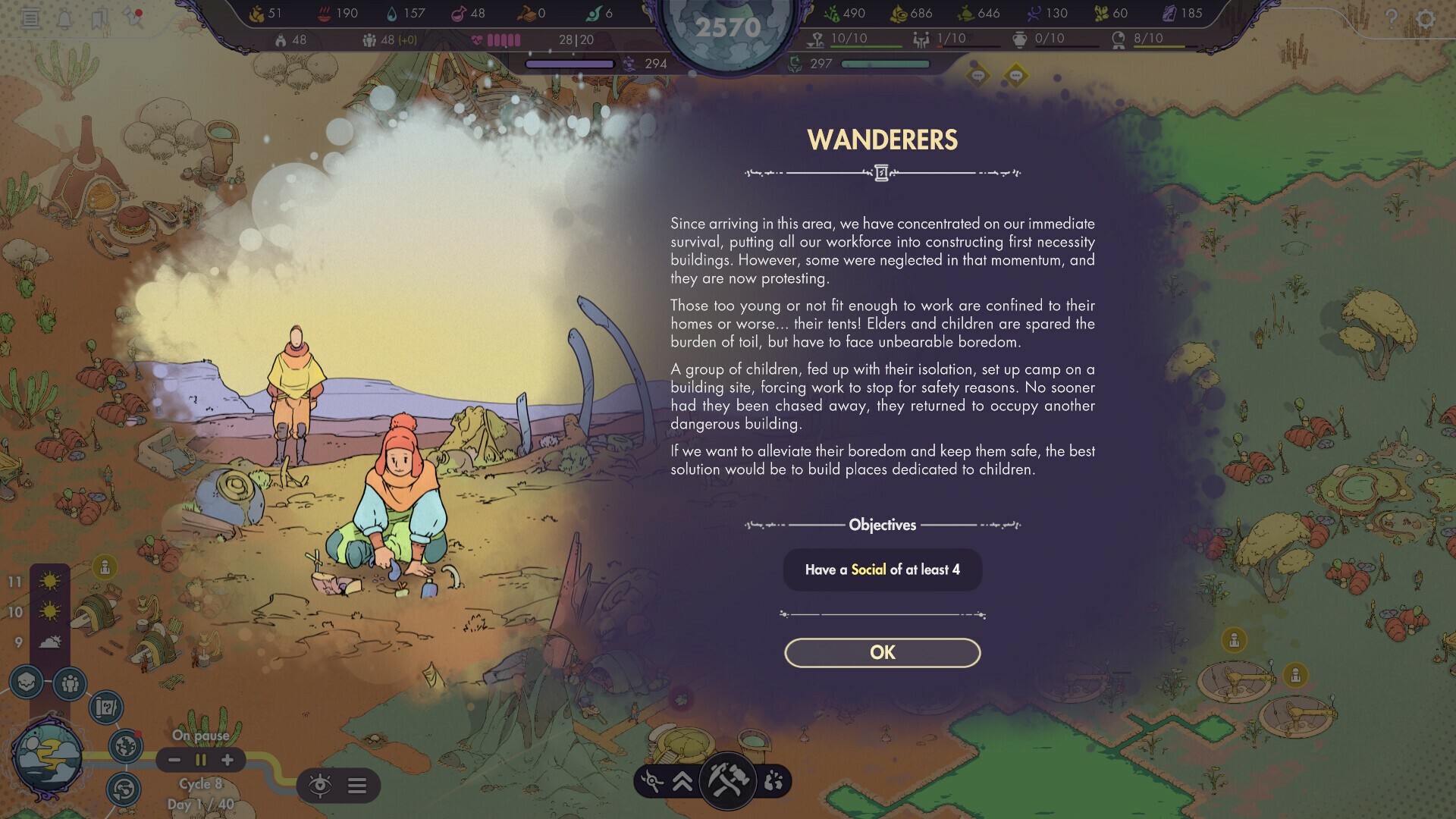
Task: Open the notifications bell
Action: tap(64, 18)
